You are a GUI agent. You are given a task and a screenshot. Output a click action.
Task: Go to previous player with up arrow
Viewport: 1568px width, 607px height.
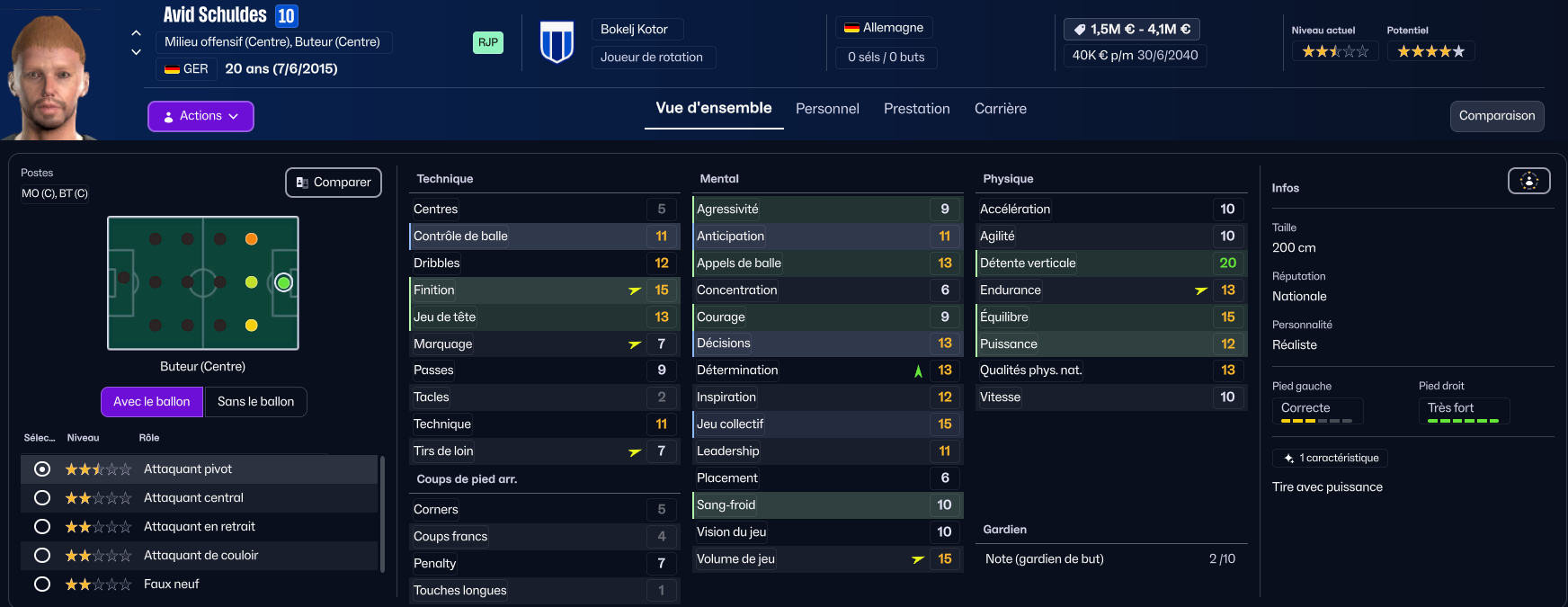coord(136,33)
